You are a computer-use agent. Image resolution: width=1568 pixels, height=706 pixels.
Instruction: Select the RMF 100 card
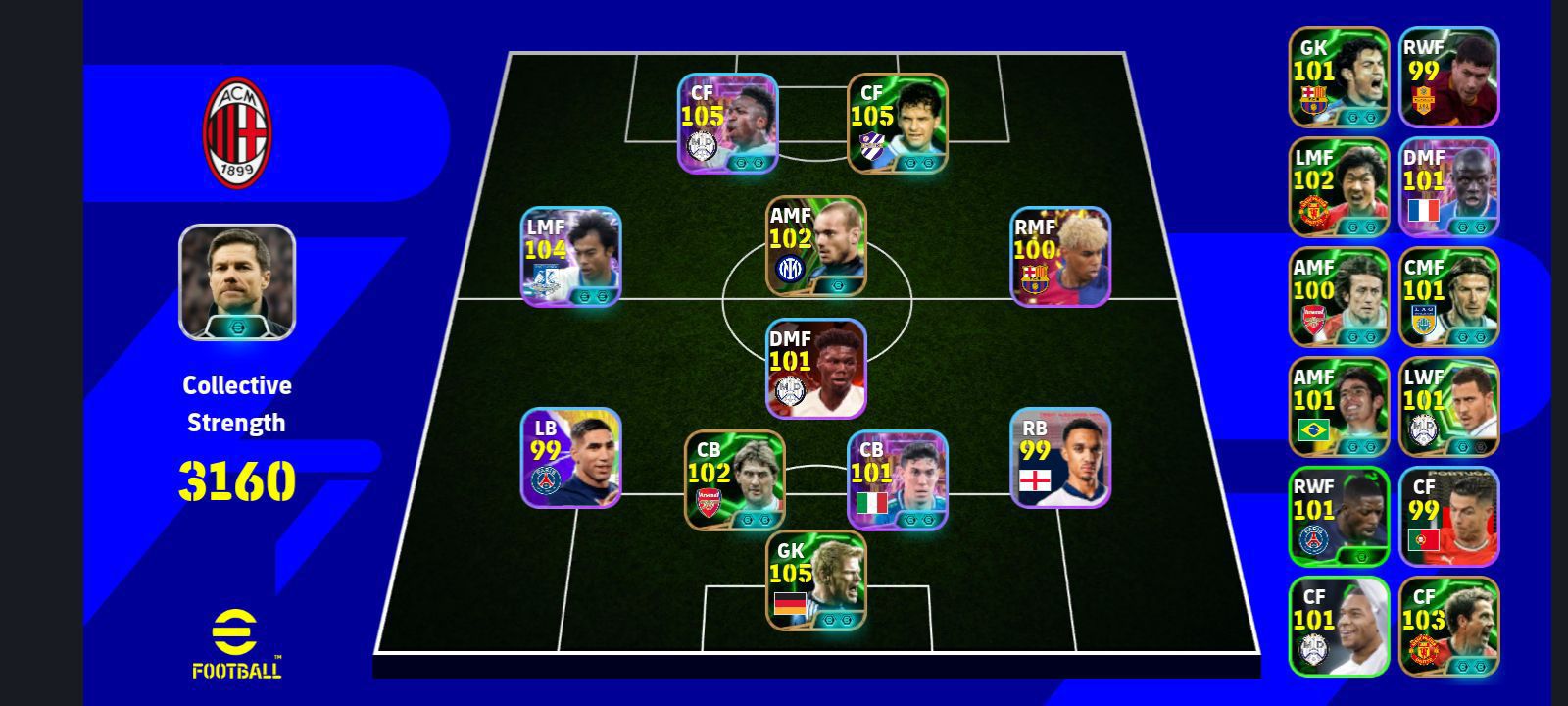pos(1060,257)
